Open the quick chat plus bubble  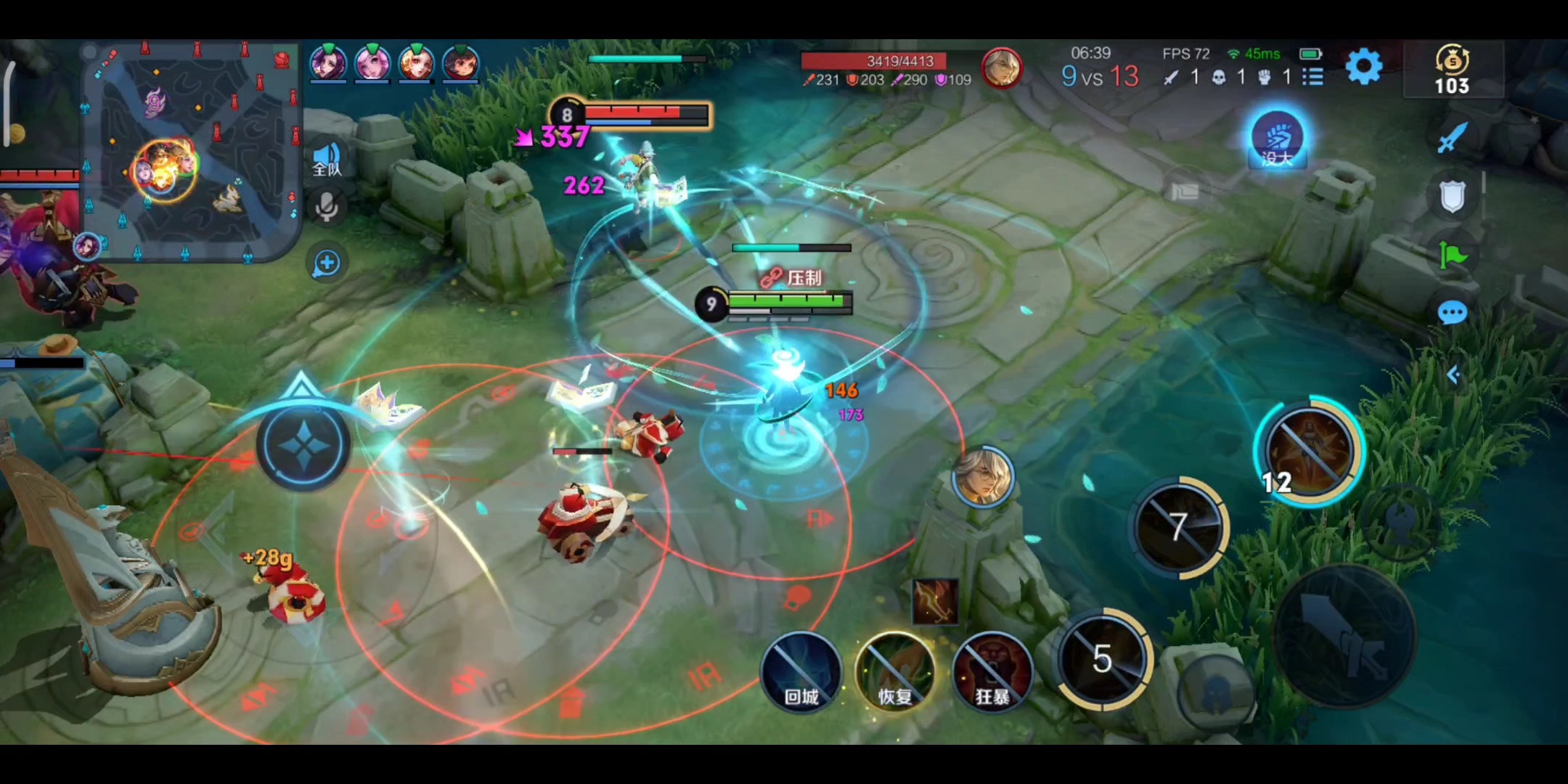(327, 263)
